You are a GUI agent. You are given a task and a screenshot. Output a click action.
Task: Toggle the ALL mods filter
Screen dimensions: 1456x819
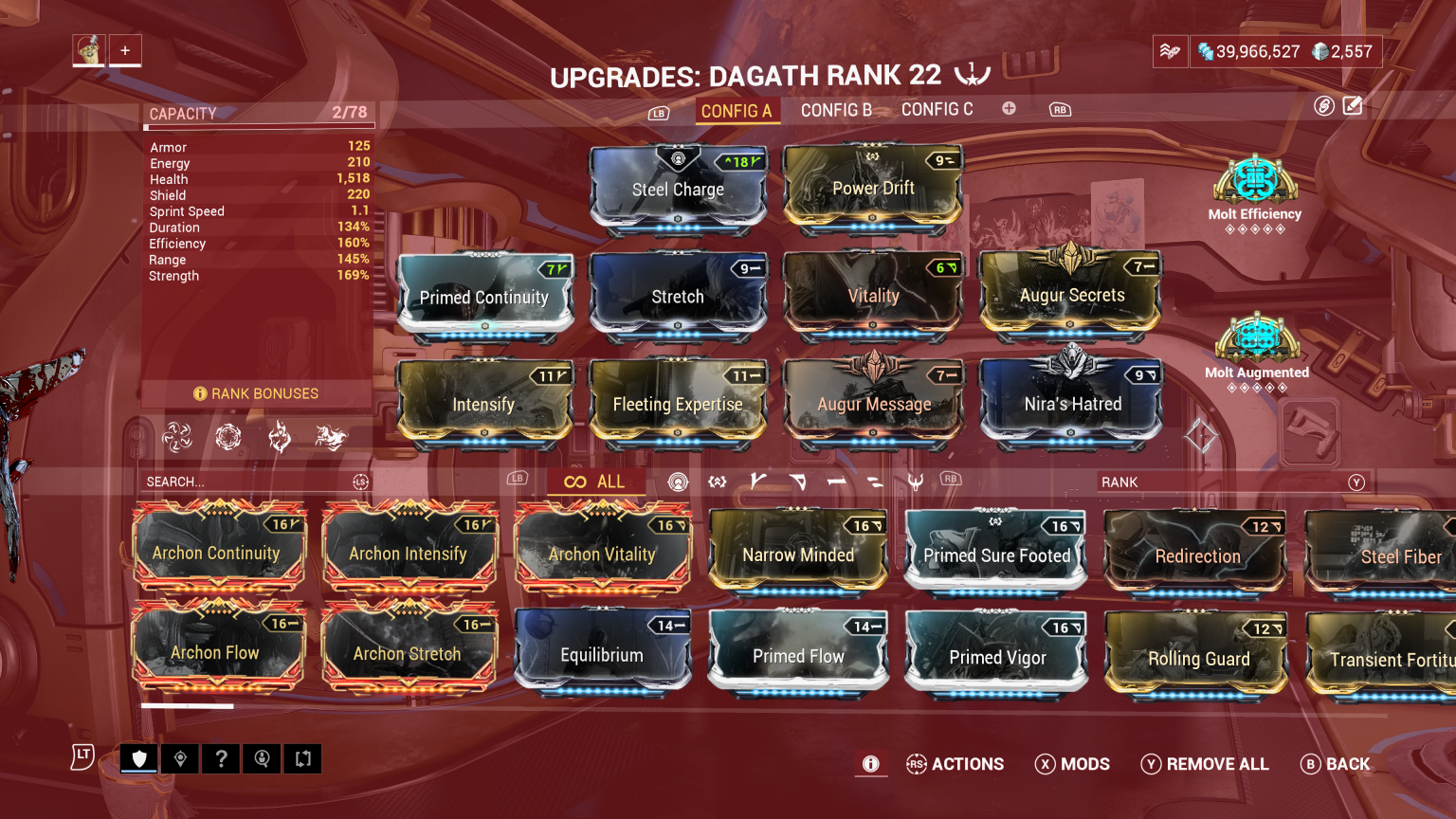[597, 482]
